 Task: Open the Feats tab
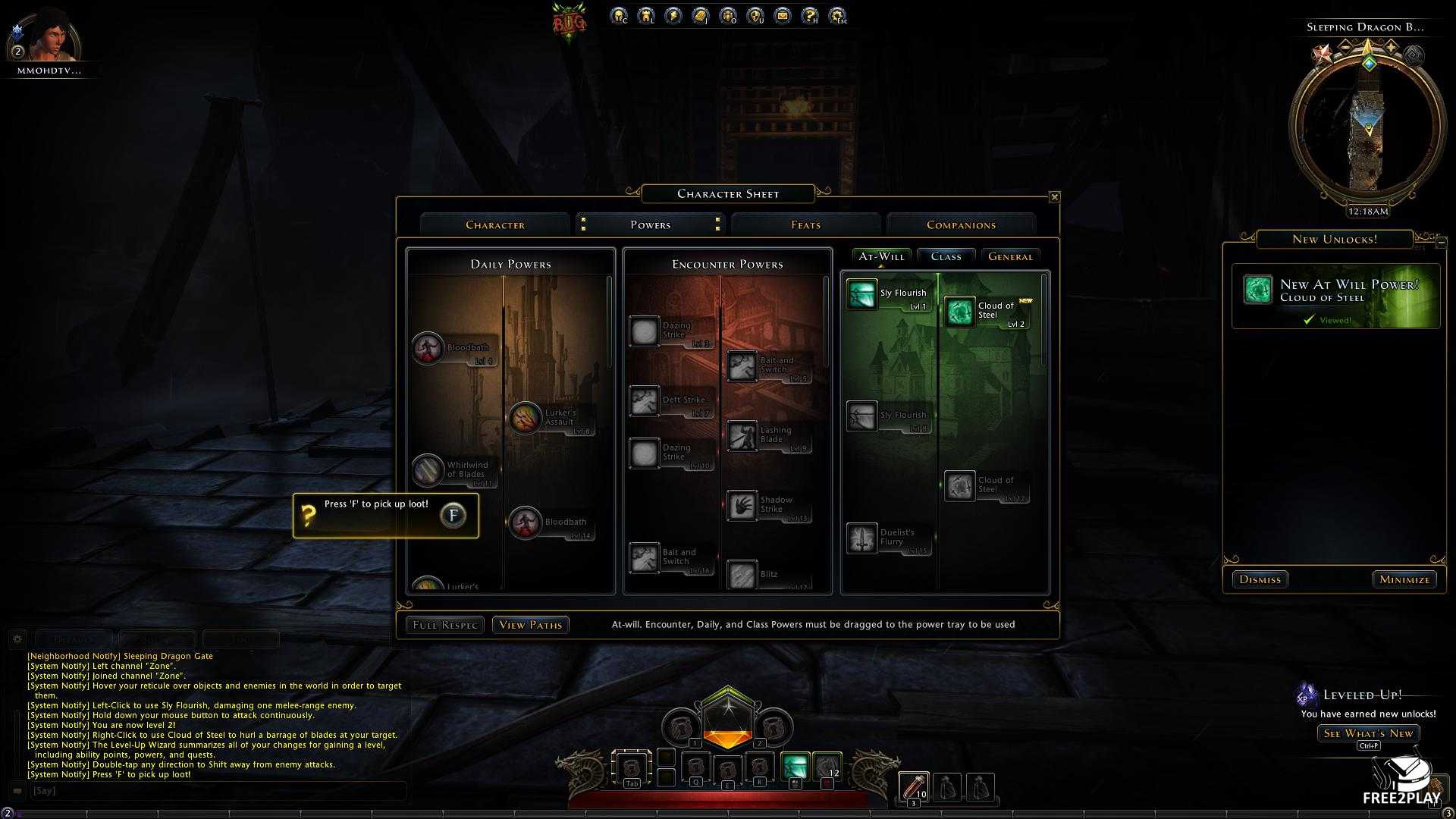805,224
